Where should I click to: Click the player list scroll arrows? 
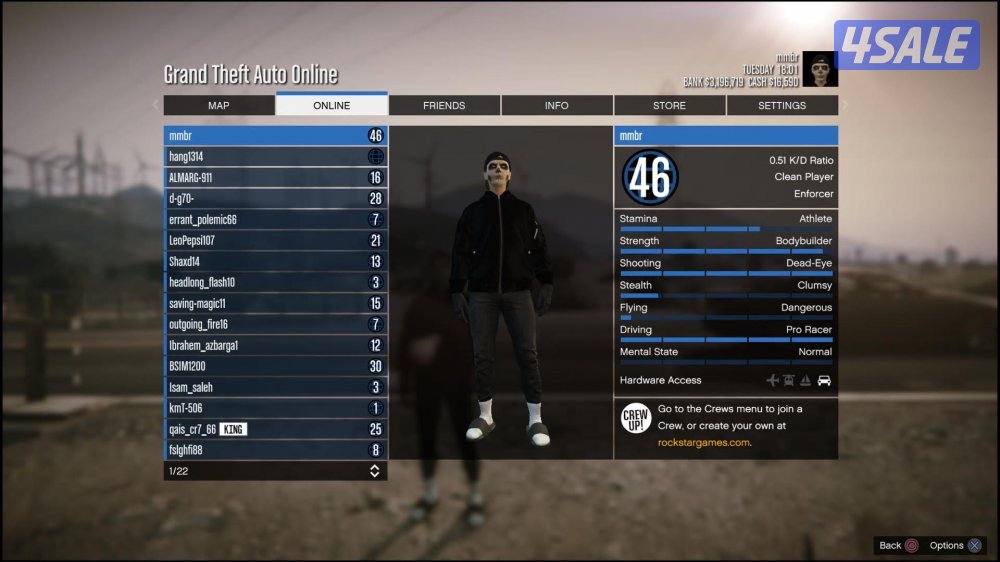coord(375,471)
